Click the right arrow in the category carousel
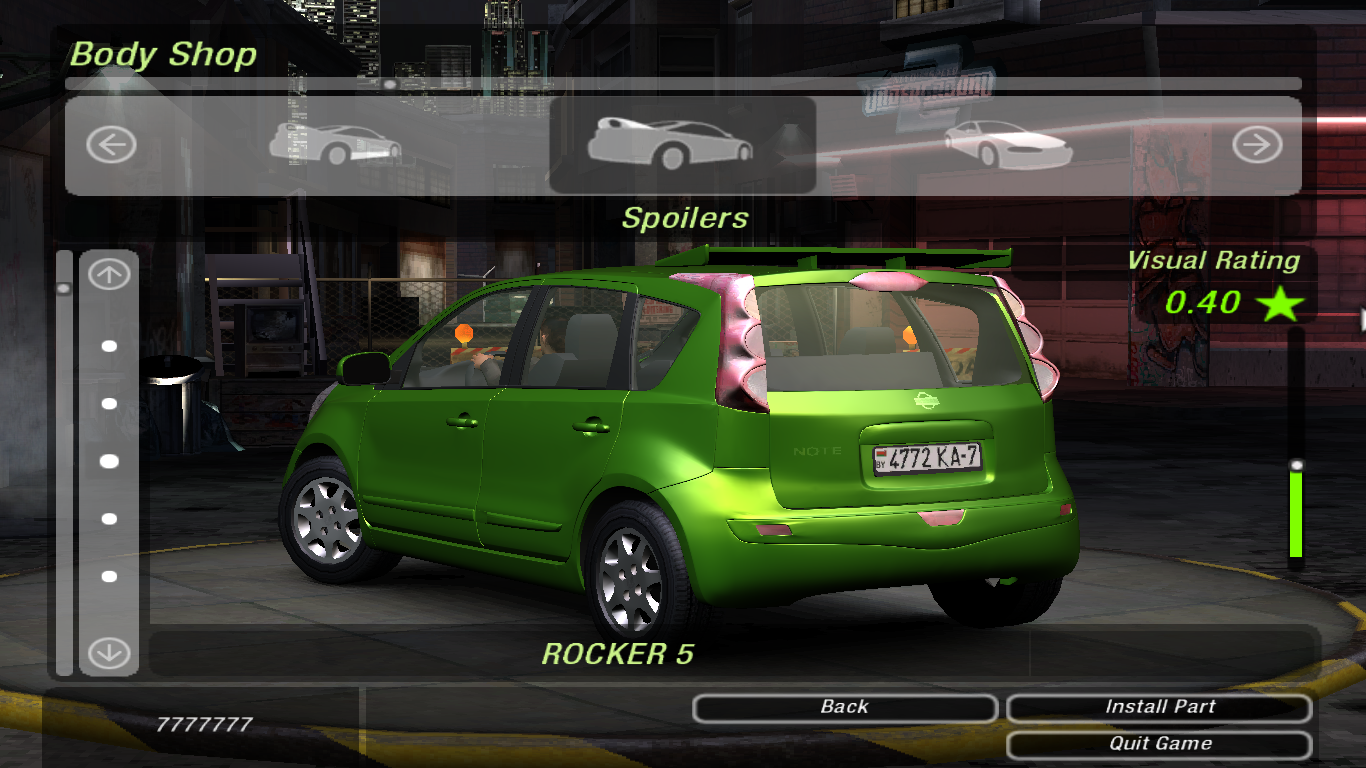Image resolution: width=1366 pixels, height=768 pixels. pos(1256,146)
